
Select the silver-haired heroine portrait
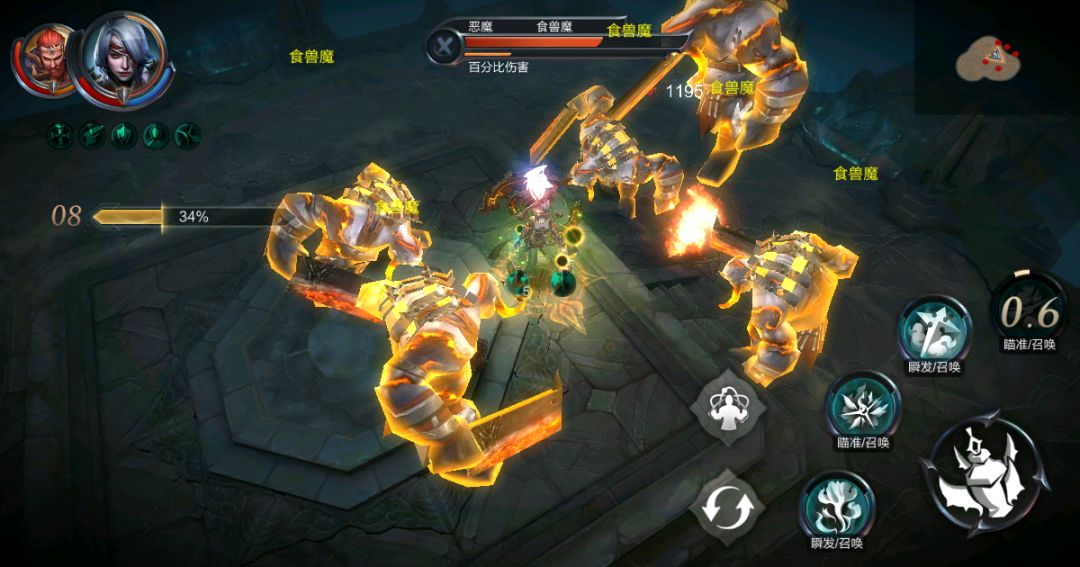(123, 58)
